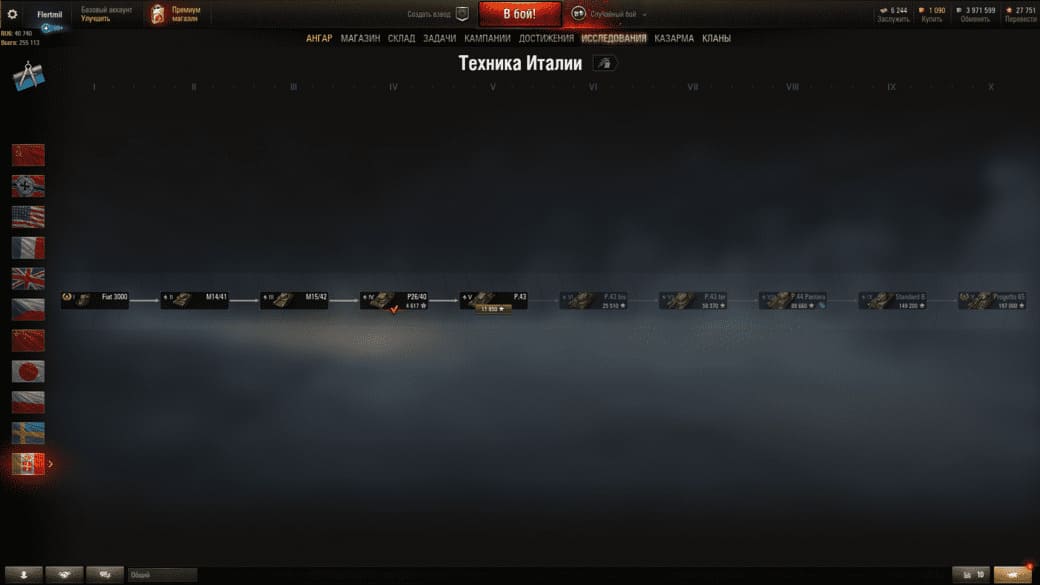Select the Fiat 3000 tank node
The height and width of the screenshot is (585, 1040).
[95, 299]
